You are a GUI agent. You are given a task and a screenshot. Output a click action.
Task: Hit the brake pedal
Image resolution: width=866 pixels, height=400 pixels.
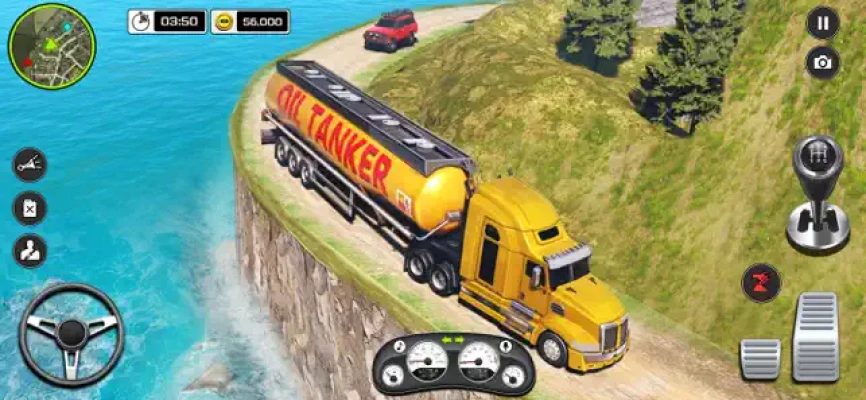pos(759,358)
